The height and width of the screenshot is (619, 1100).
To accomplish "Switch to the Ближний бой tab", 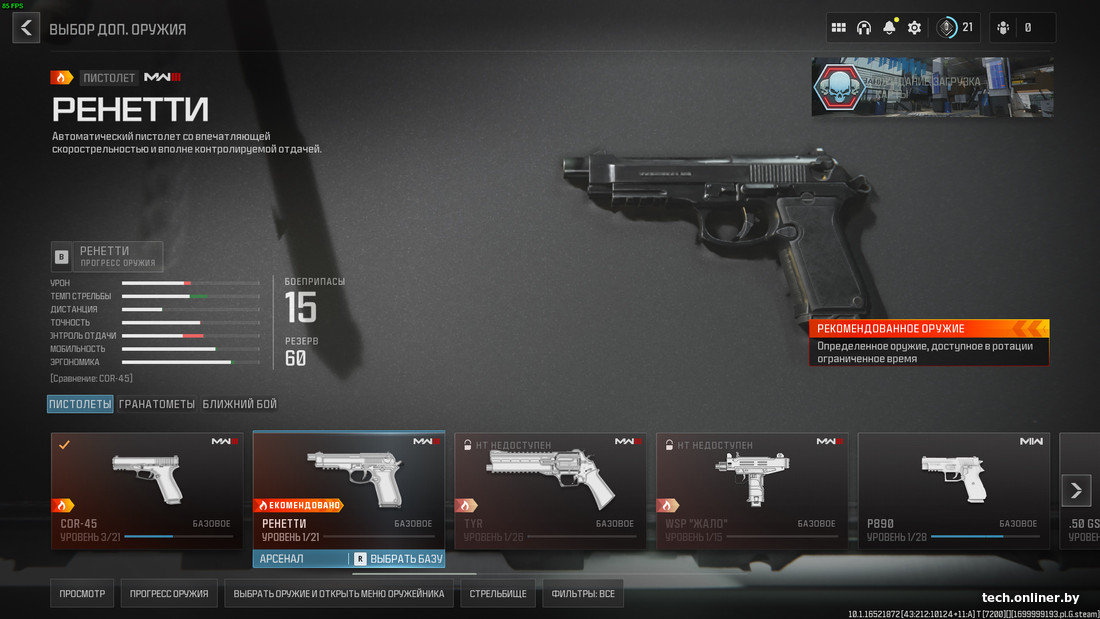I will coord(239,404).
